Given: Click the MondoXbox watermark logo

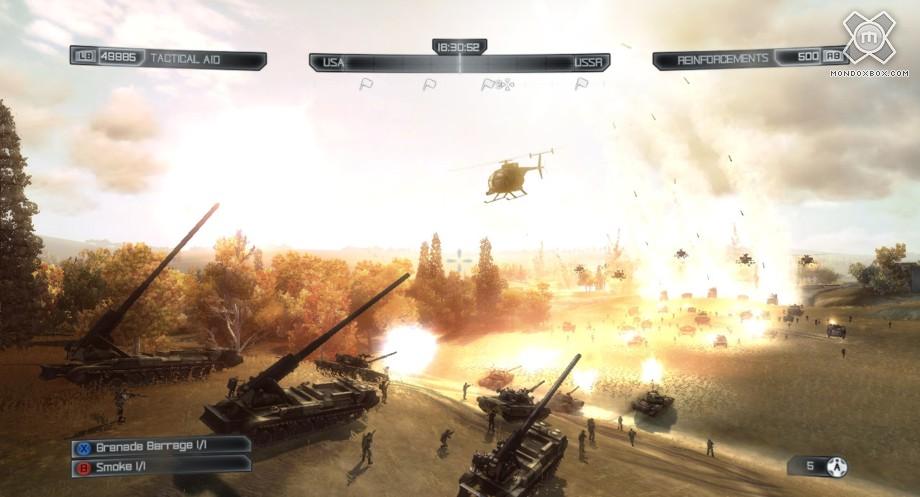Looking at the screenshot, I should (x=868, y=40).
